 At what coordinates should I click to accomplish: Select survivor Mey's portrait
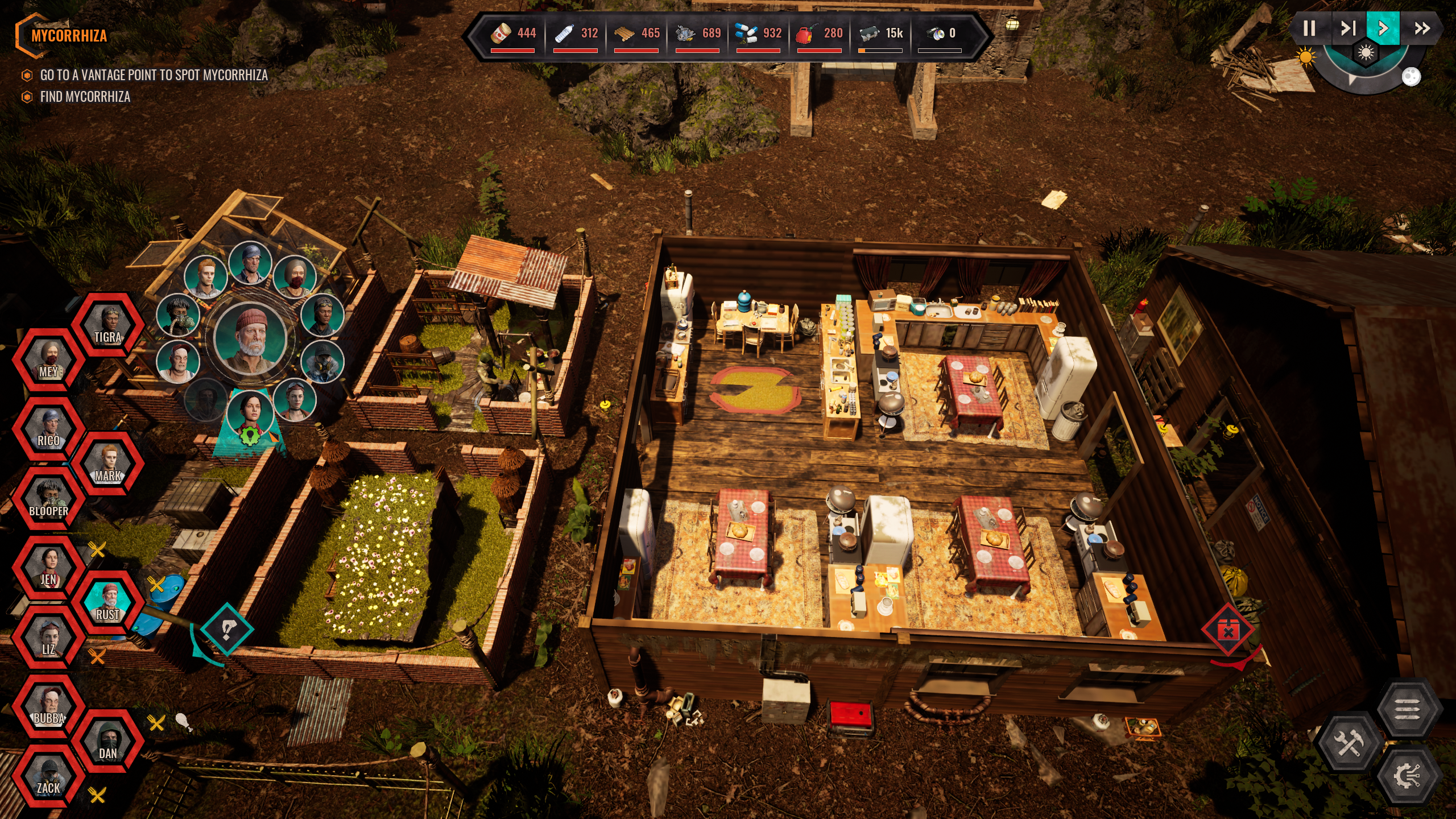[49, 361]
